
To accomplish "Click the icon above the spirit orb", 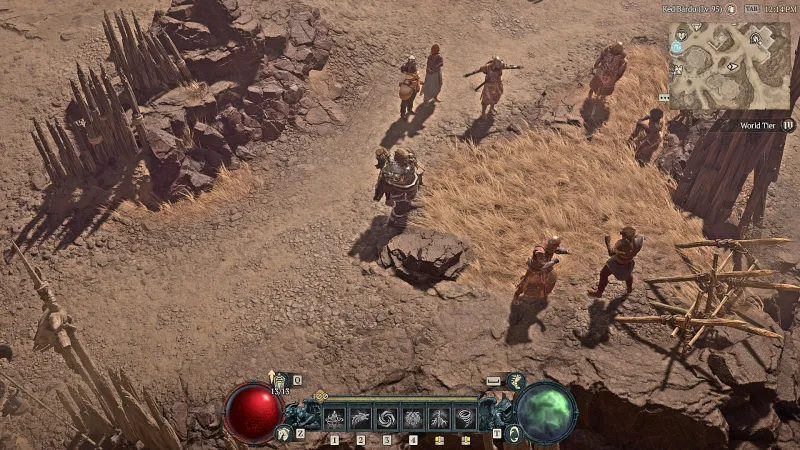I will pyautogui.click(x=515, y=381).
